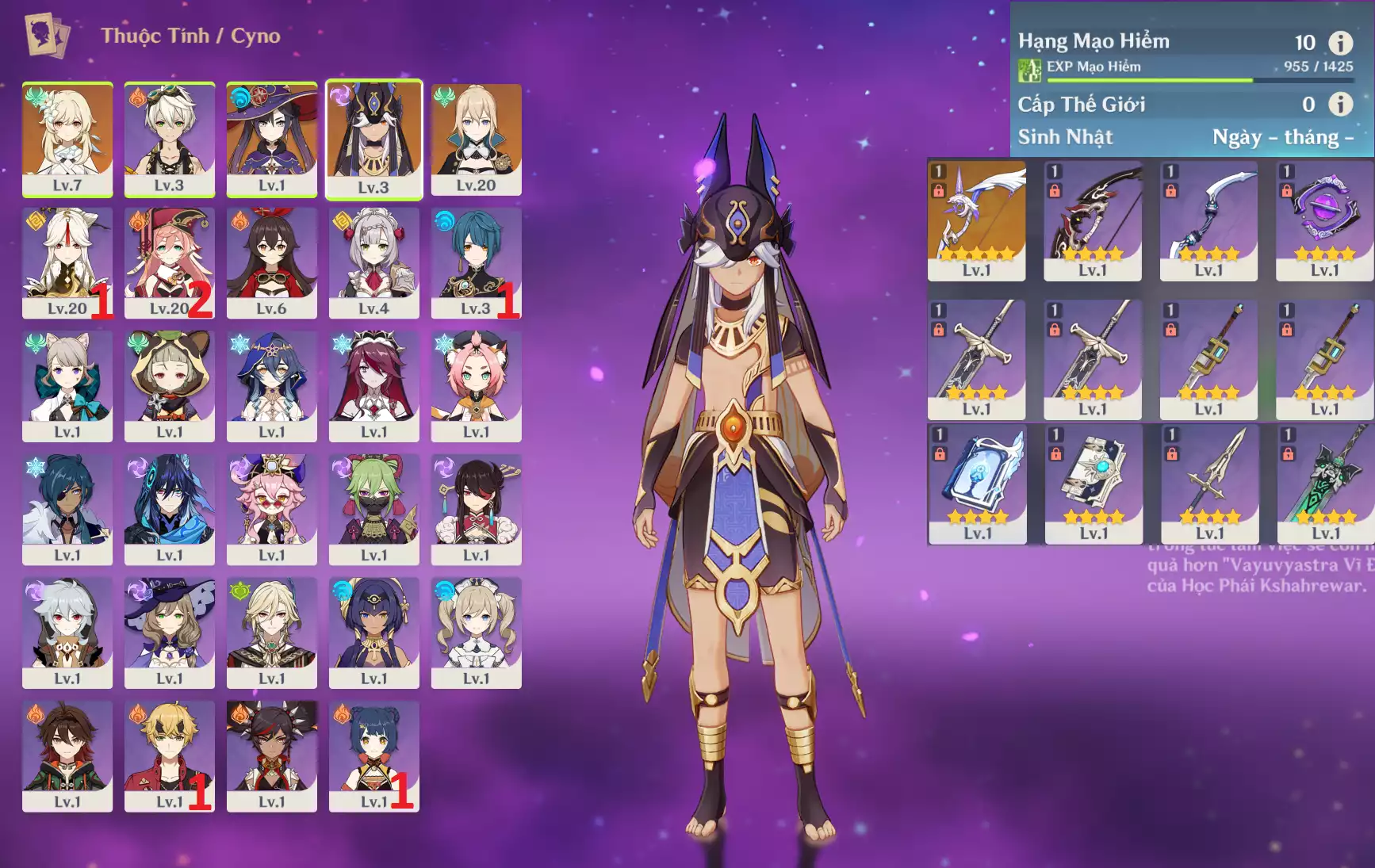
Task: Show Hạng Mạo Hiểm info details
Action: (1340, 43)
